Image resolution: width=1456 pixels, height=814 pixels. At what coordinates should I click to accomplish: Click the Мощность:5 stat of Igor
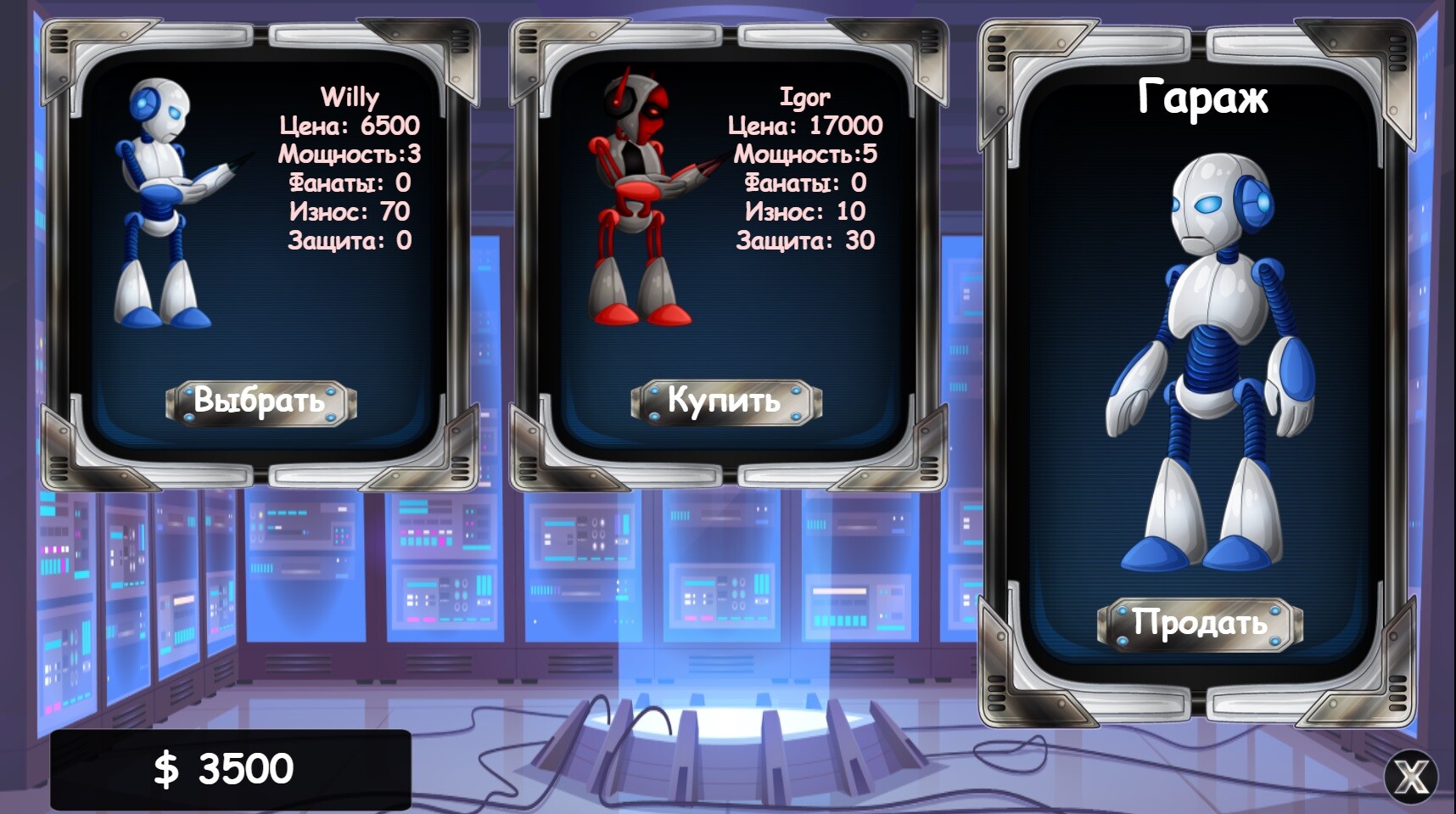(x=806, y=154)
